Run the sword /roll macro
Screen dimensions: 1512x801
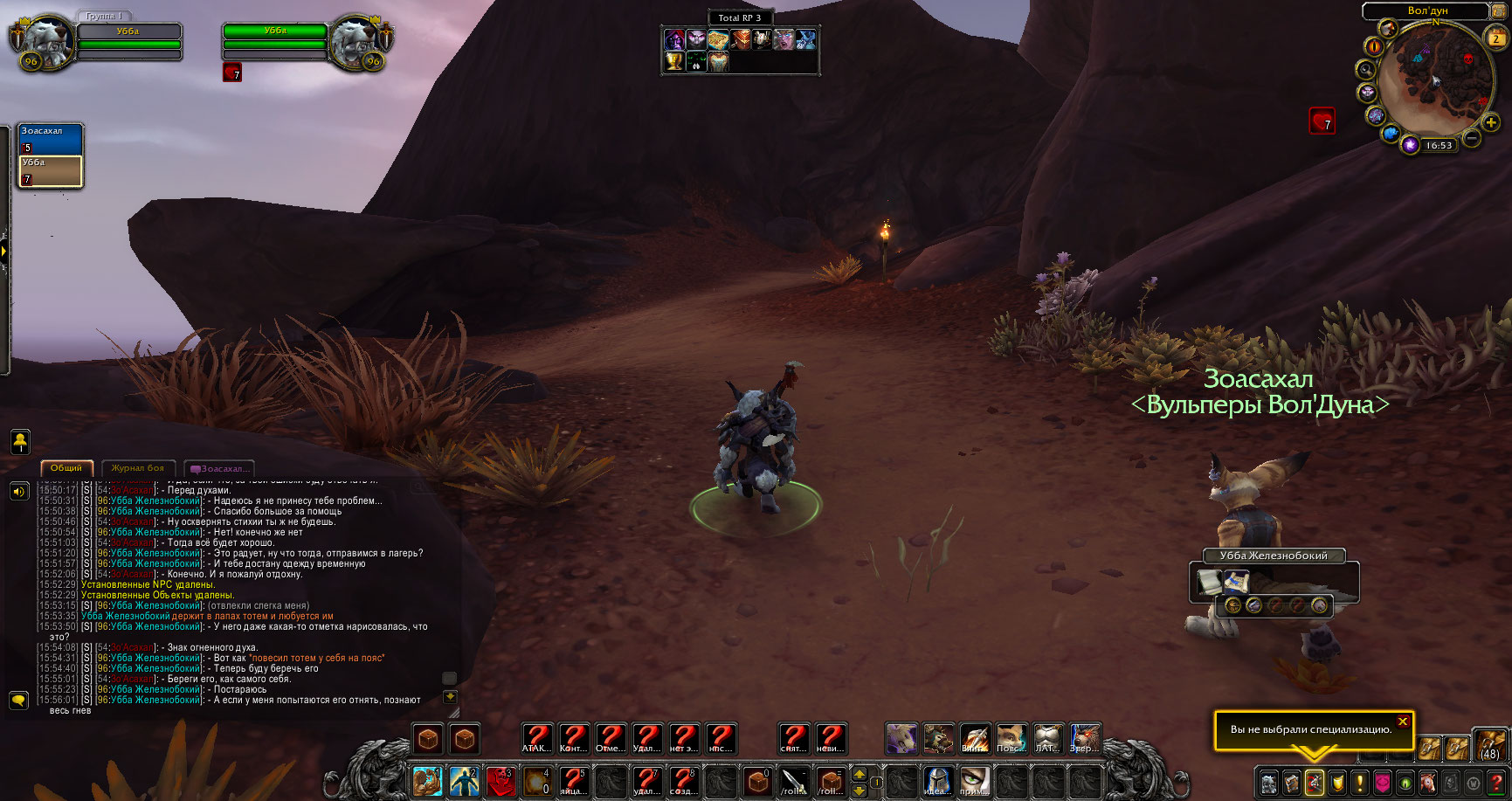[794, 780]
